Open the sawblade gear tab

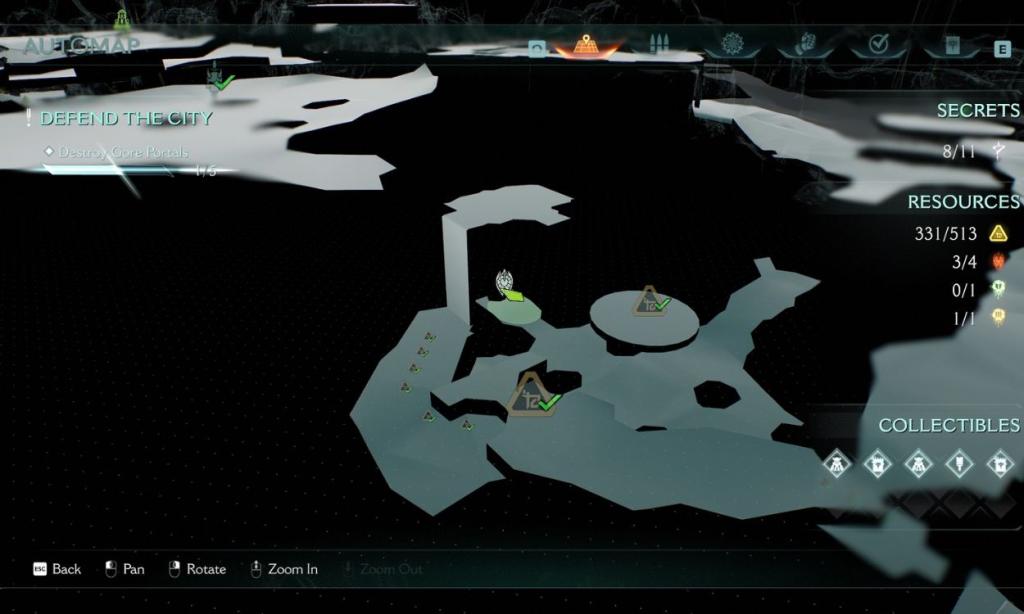tap(733, 45)
